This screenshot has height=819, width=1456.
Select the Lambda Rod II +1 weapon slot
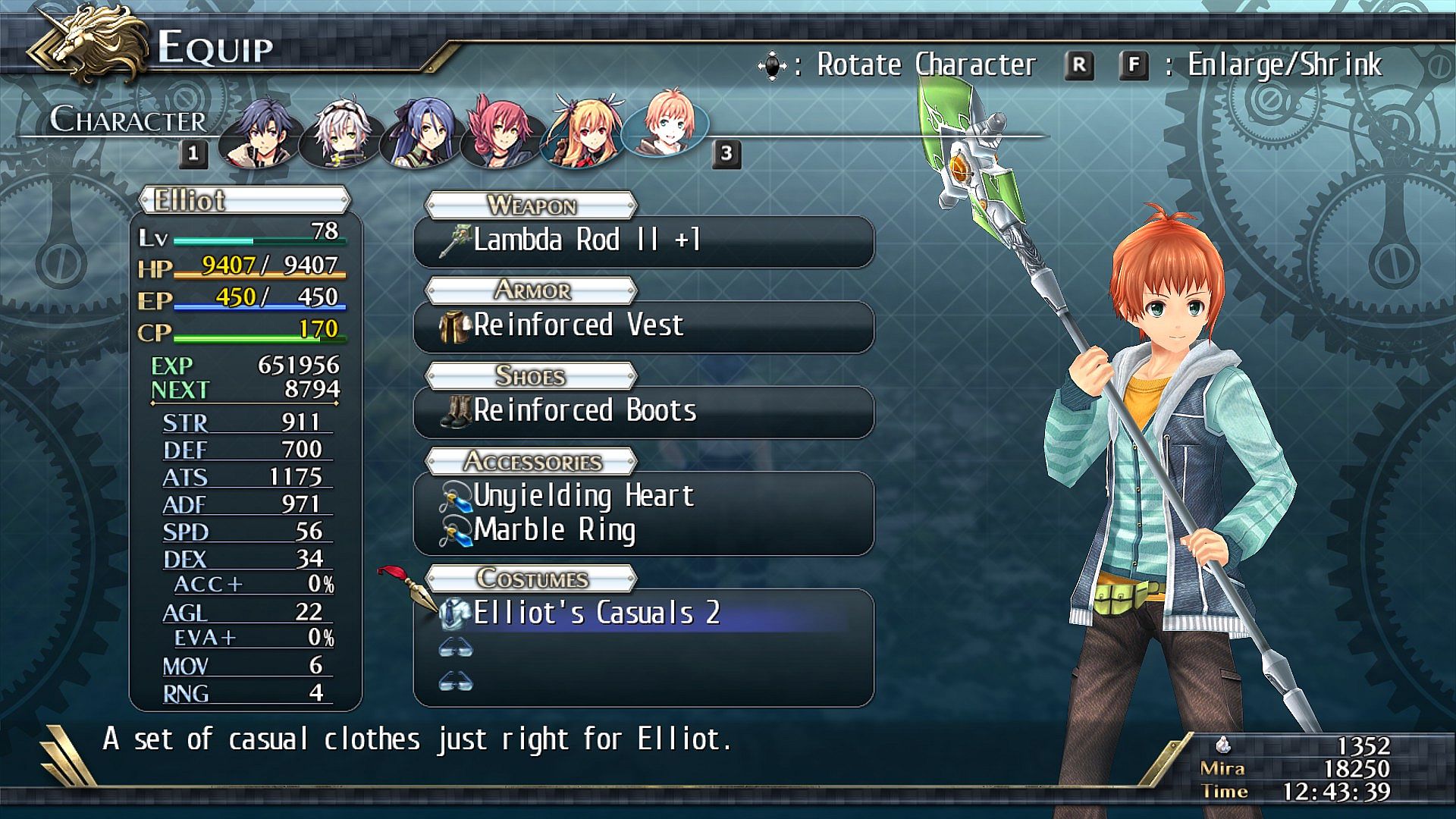(x=643, y=241)
